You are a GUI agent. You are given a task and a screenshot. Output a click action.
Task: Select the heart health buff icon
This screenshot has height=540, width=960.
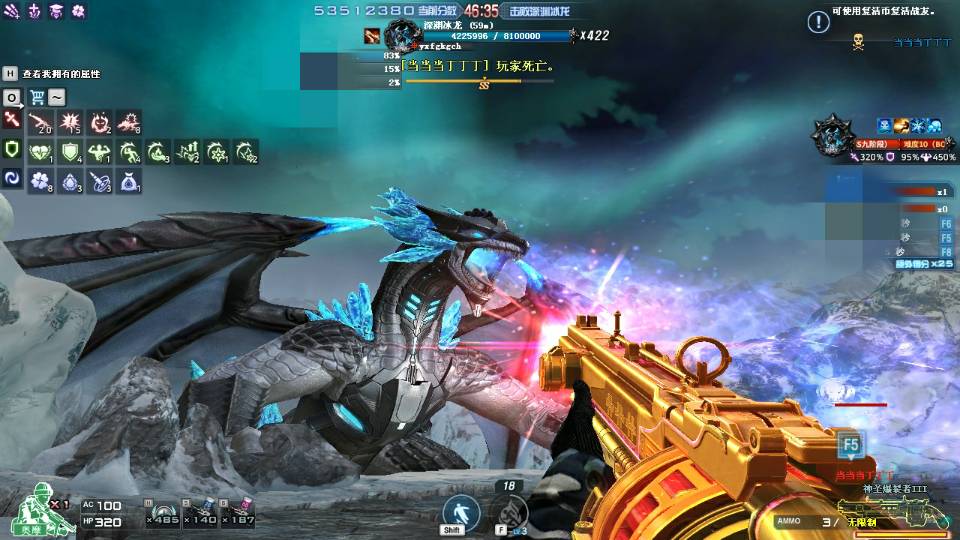tap(40, 151)
